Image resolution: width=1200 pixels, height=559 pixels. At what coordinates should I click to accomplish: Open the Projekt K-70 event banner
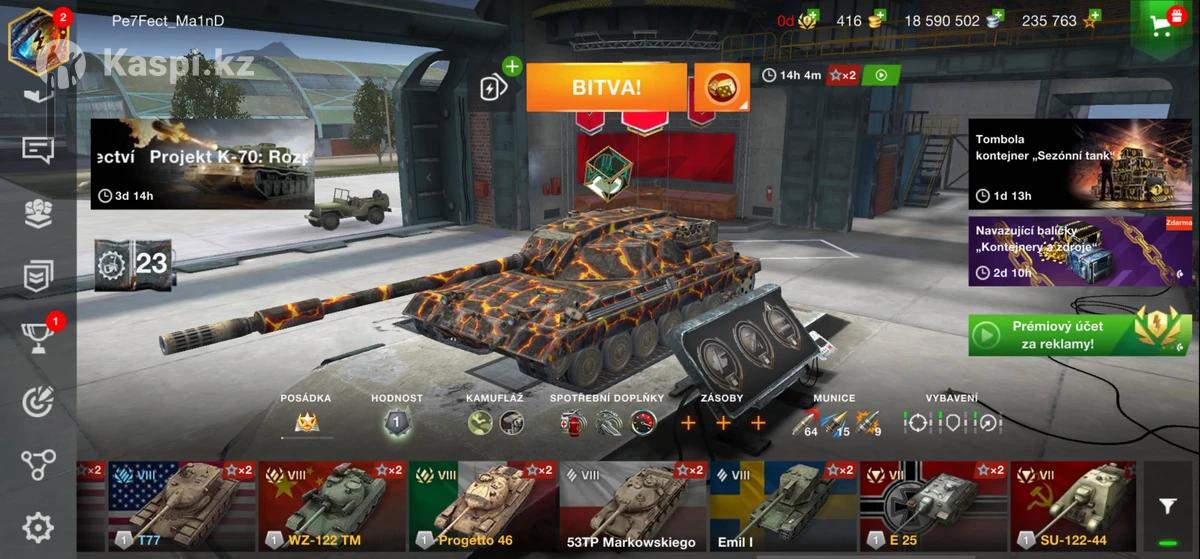point(202,164)
